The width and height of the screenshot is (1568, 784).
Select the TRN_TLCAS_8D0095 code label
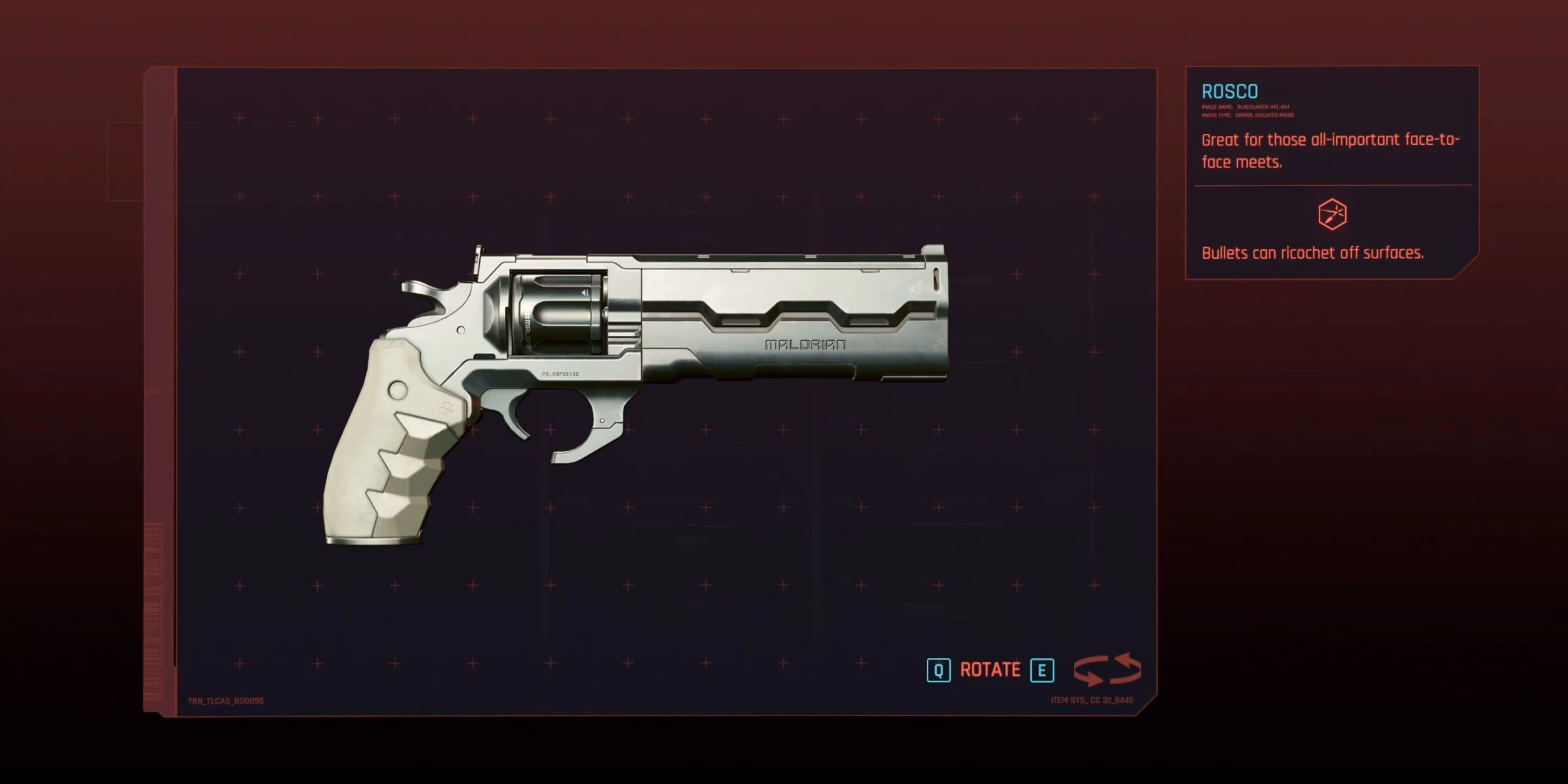(x=225, y=700)
